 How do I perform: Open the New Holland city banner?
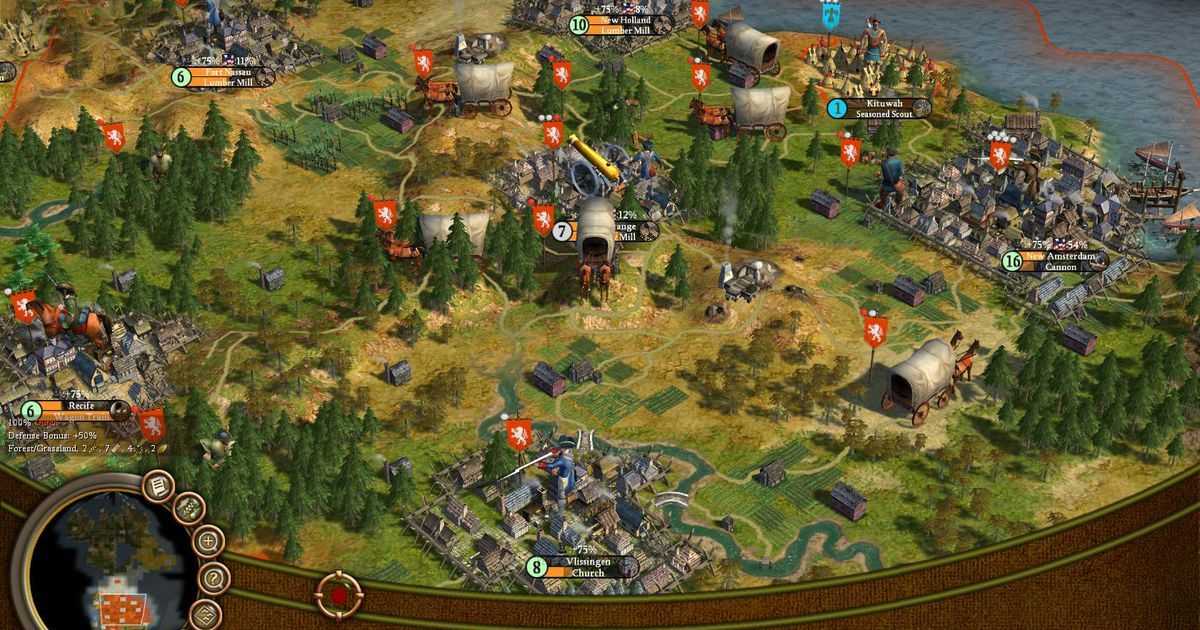(624, 25)
